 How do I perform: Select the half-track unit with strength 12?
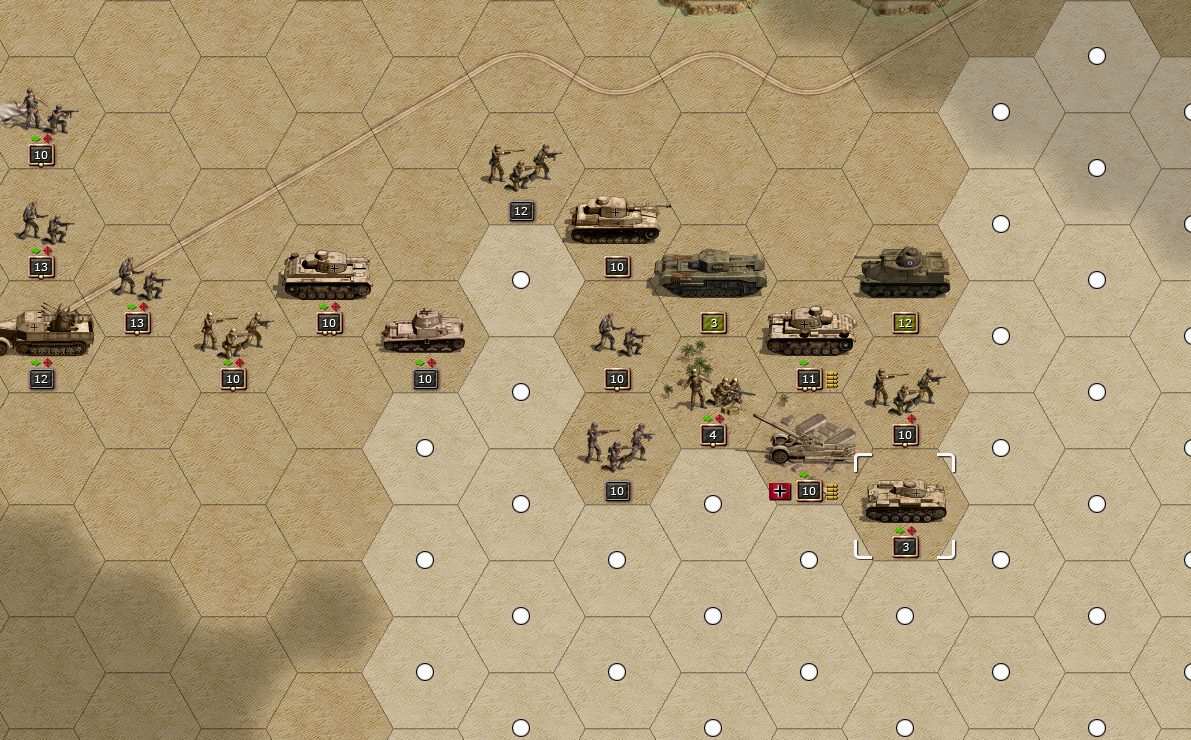(45, 331)
